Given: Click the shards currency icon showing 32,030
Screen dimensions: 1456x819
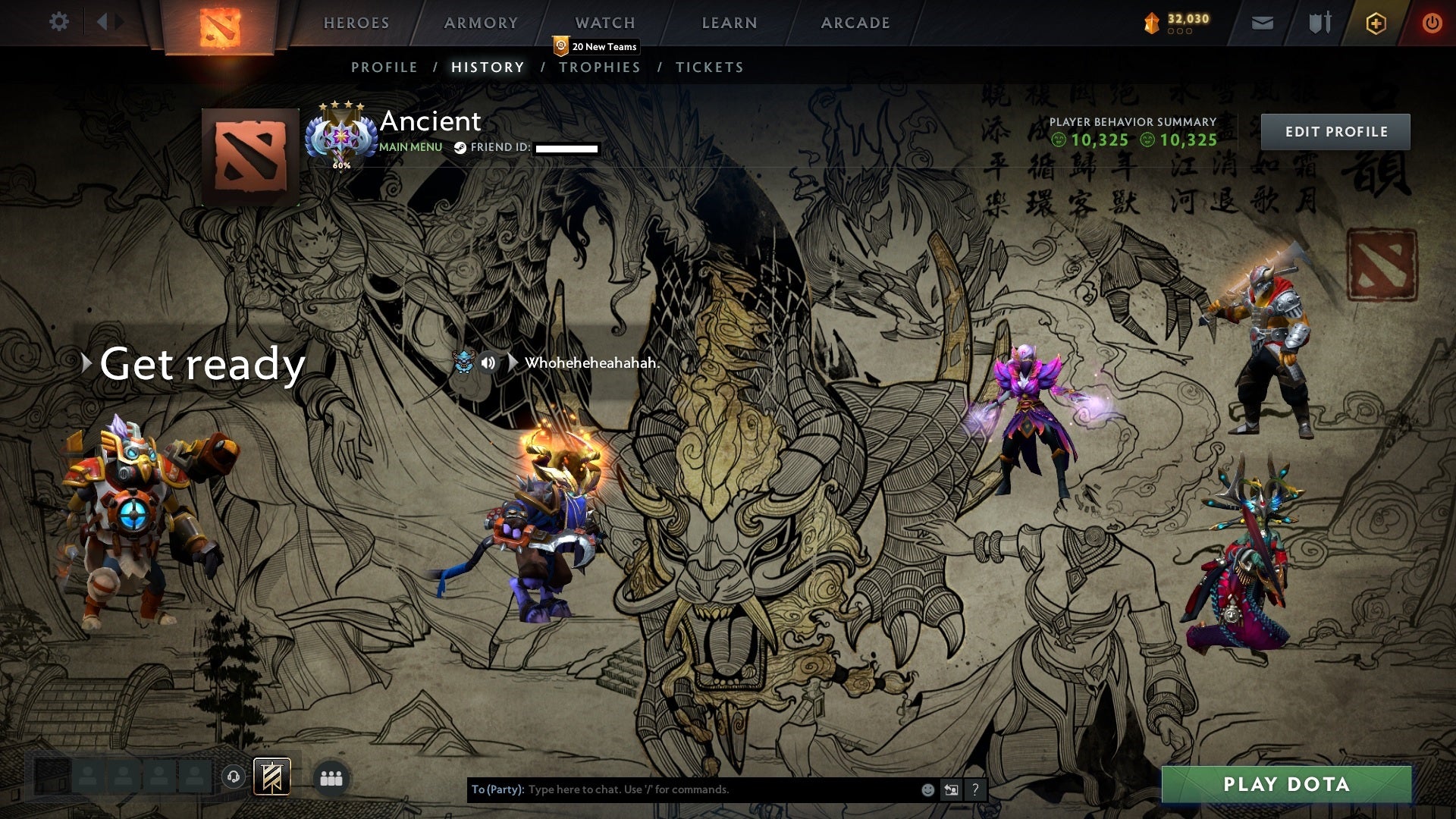Looking at the screenshot, I should 1150,21.
